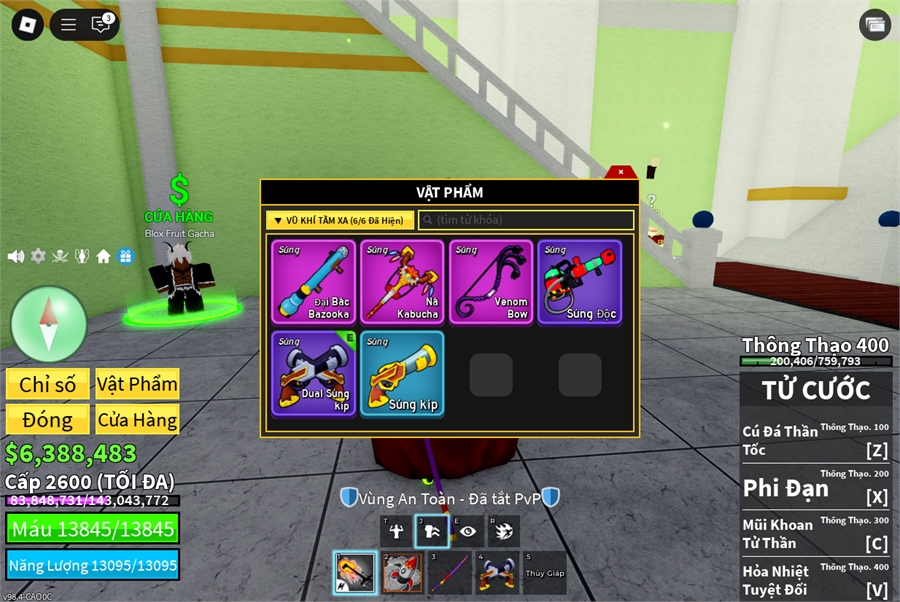Select the Thủy Giáp hotbar slot
Image resolution: width=900 pixels, height=602 pixels.
[x=544, y=573]
